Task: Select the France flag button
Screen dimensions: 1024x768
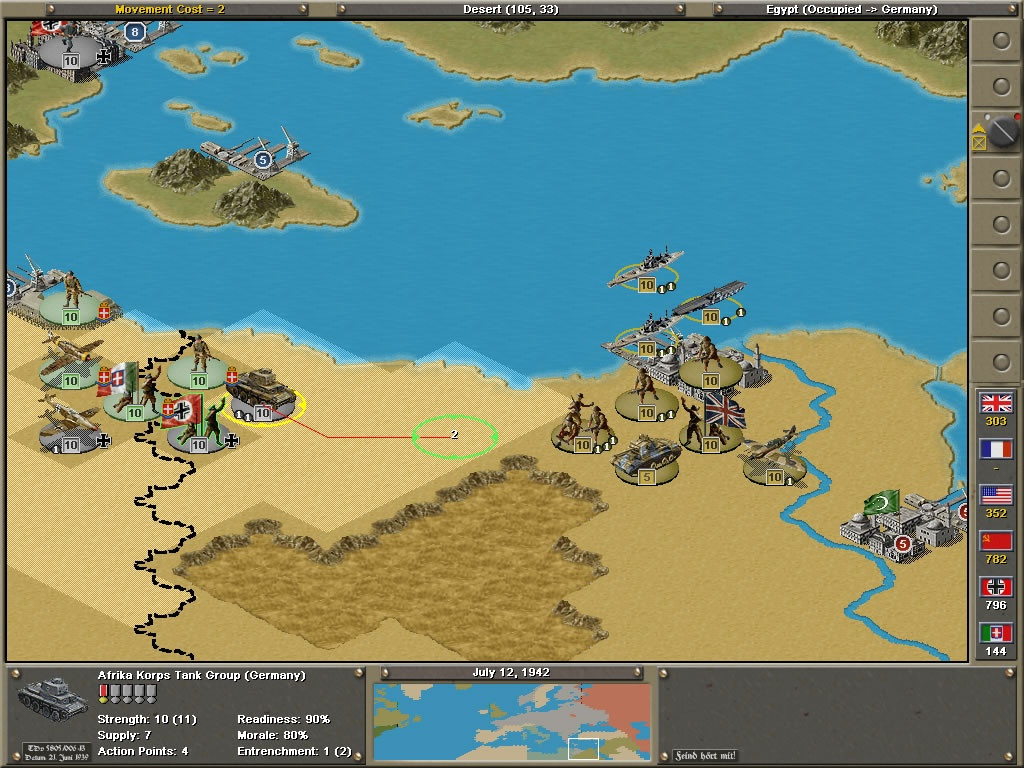Action: click(996, 449)
